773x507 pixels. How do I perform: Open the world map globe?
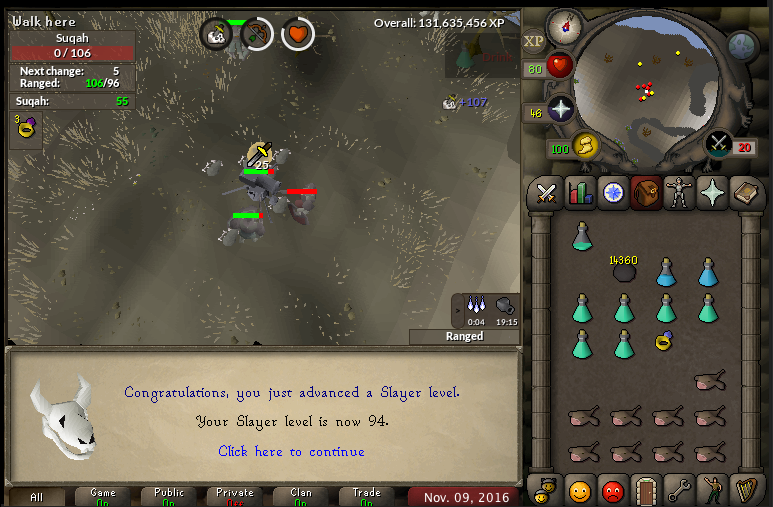[742, 45]
